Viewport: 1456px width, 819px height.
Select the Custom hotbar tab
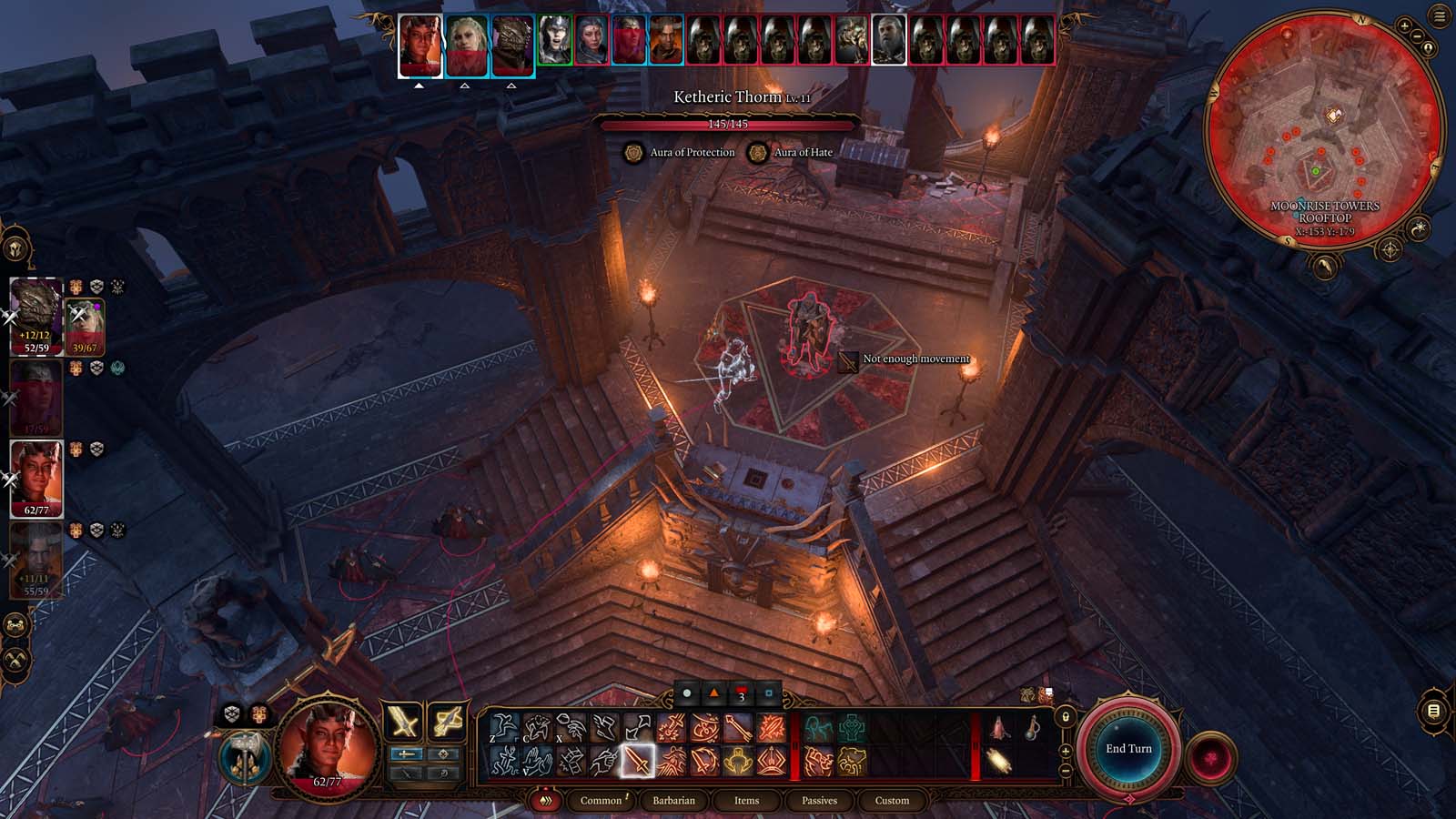[892, 801]
